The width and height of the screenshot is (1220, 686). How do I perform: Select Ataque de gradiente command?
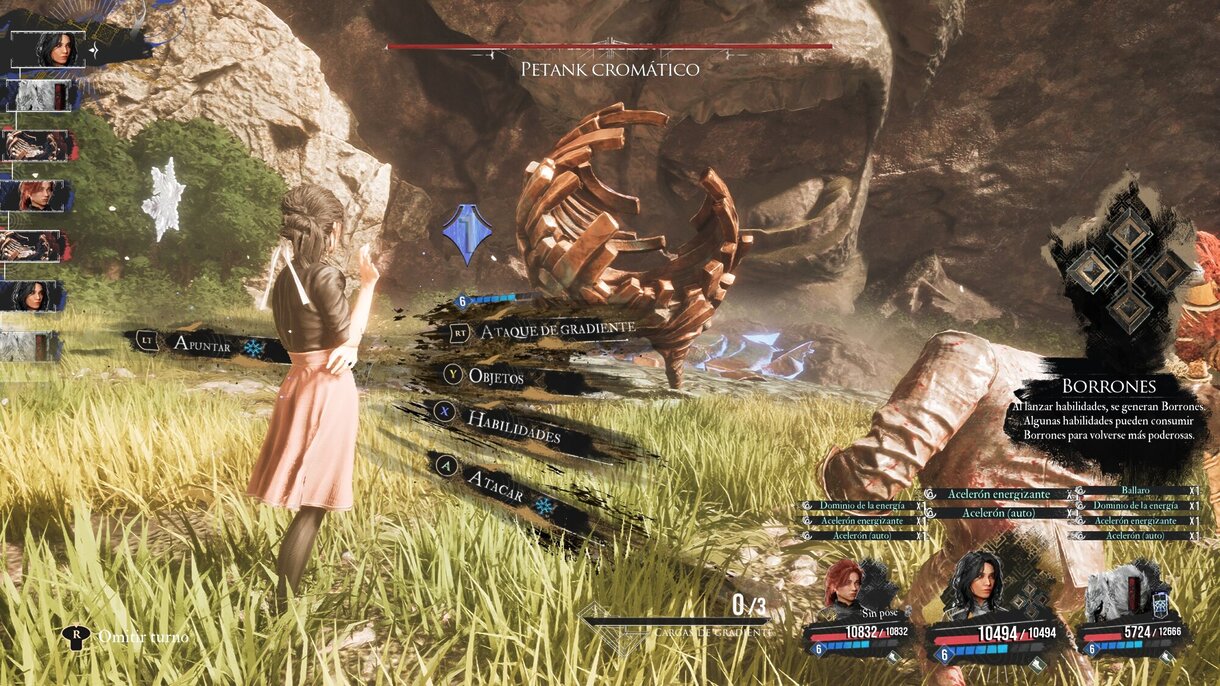coord(556,330)
